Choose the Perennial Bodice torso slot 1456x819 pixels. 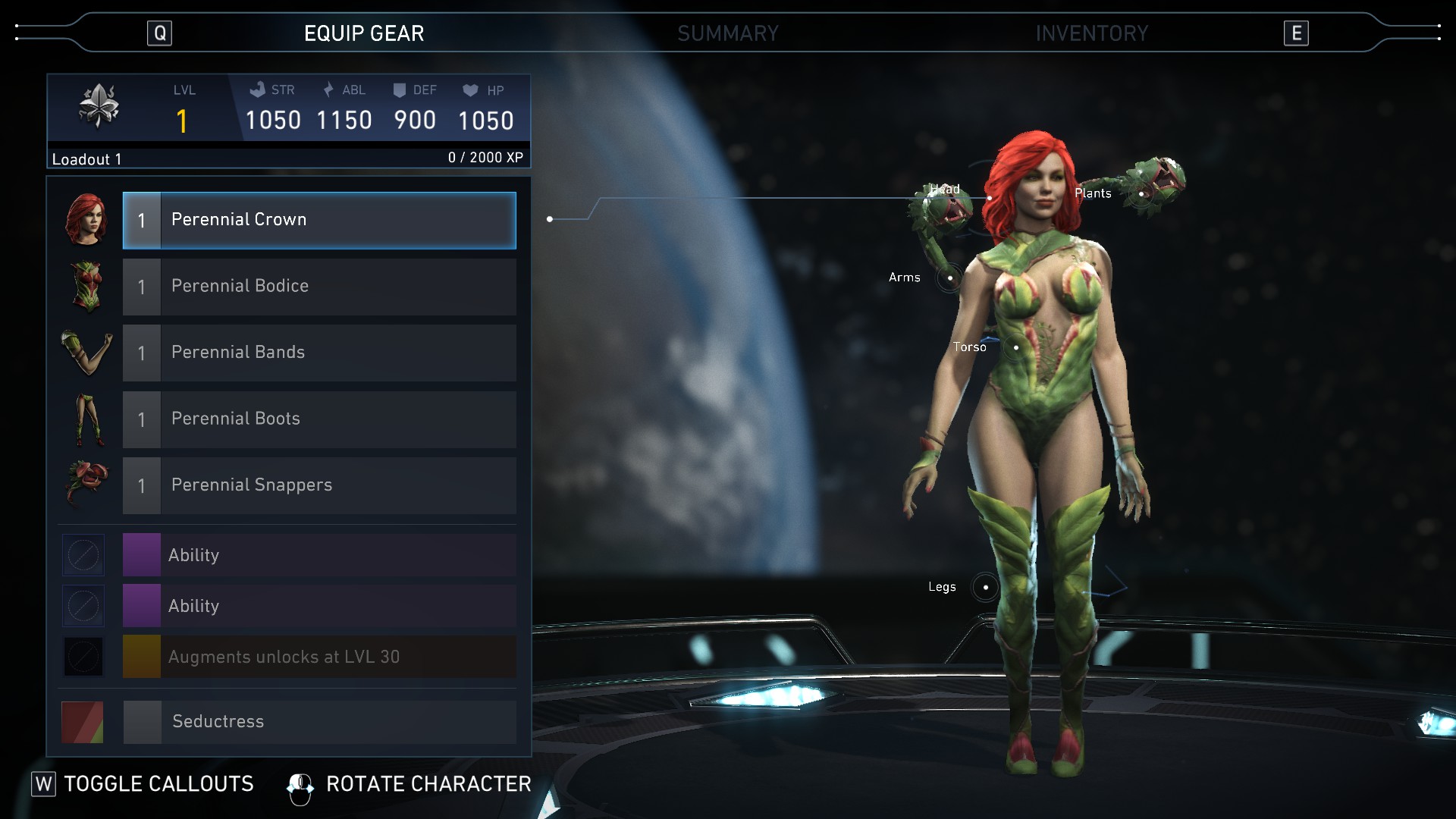319,287
